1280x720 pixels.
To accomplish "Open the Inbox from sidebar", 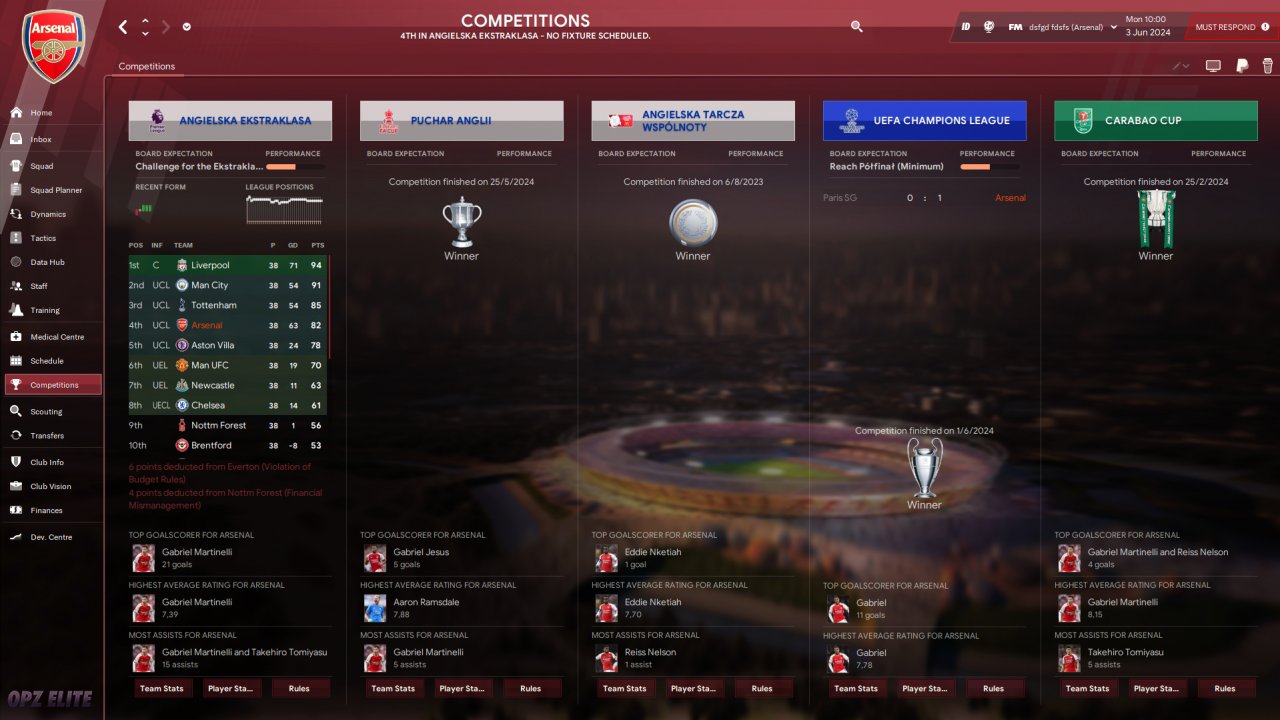I will (x=41, y=140).
